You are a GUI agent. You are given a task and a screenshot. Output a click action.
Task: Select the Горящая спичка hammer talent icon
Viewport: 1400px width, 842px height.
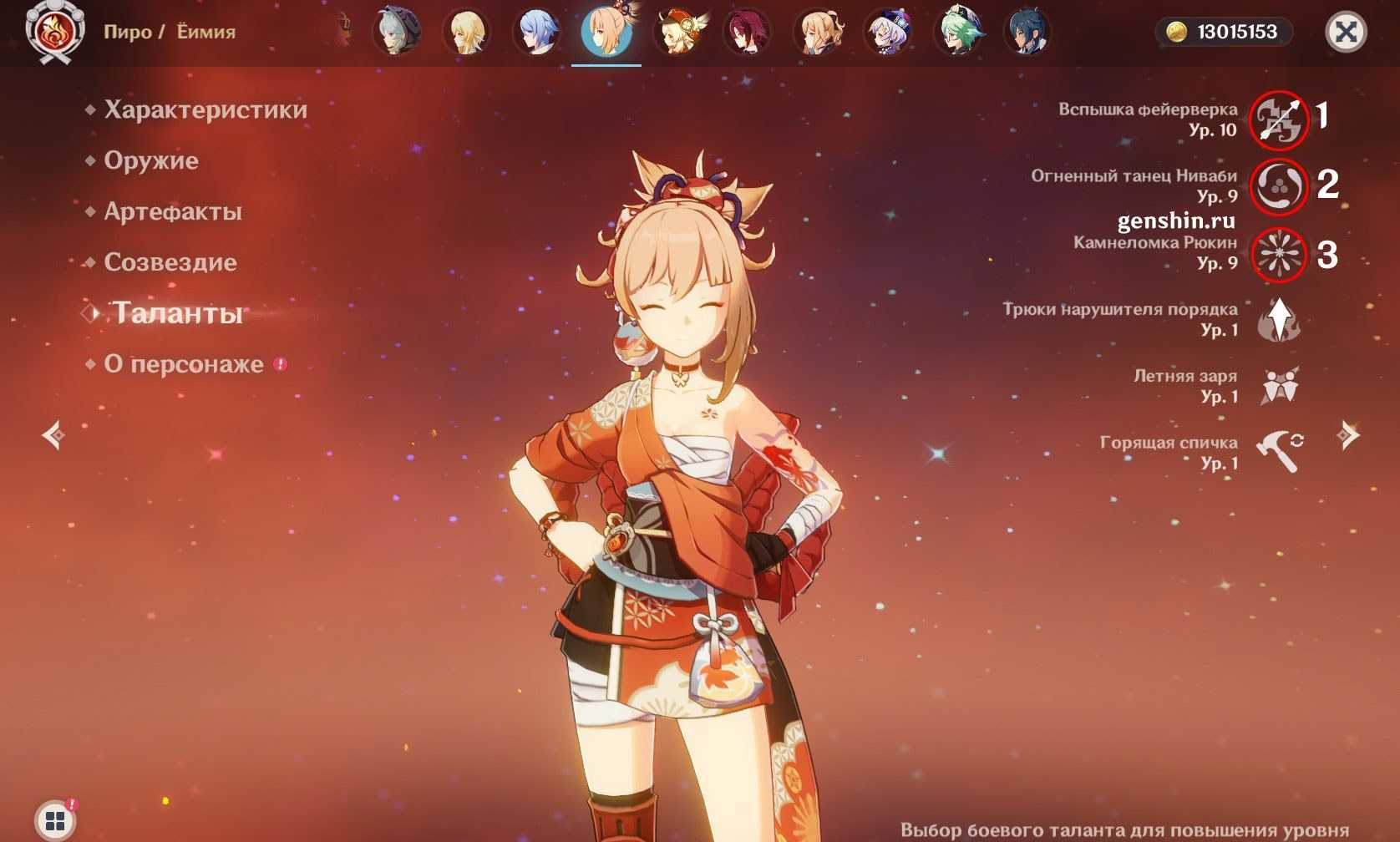(1278, 452)
